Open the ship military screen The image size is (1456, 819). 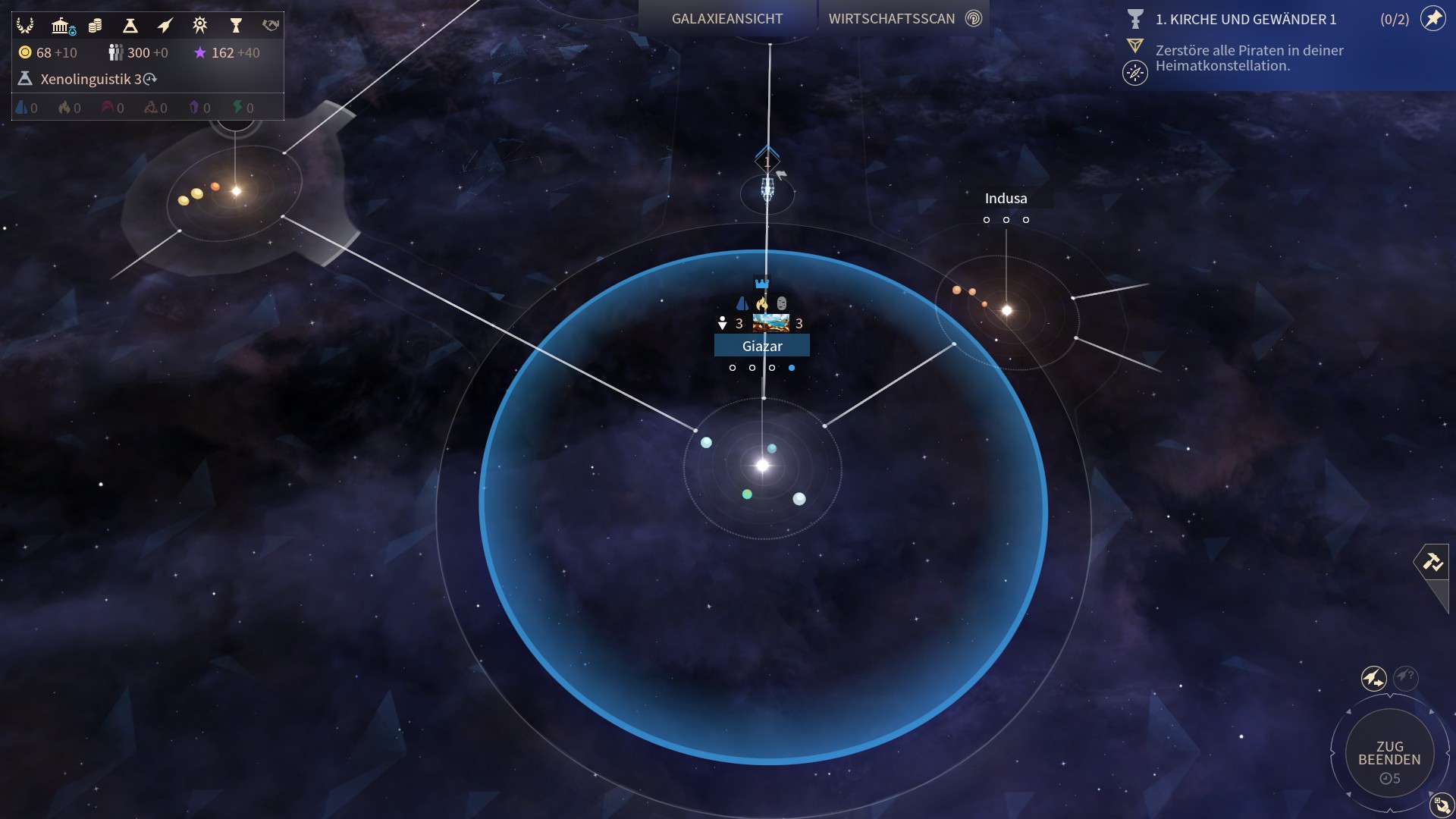coord(165,26)
